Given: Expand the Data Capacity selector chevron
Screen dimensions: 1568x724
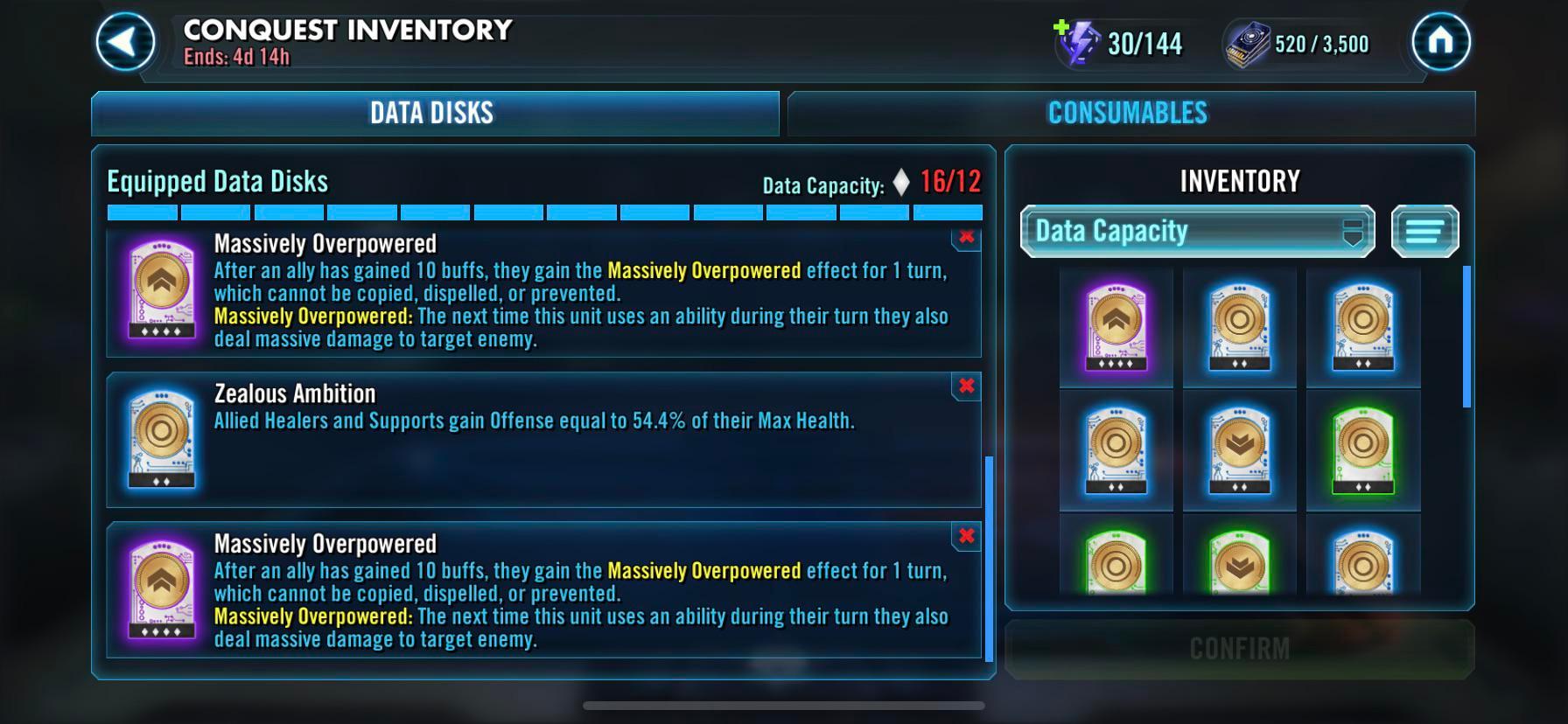Looking at the screenshot, I should click(1354, 231).
